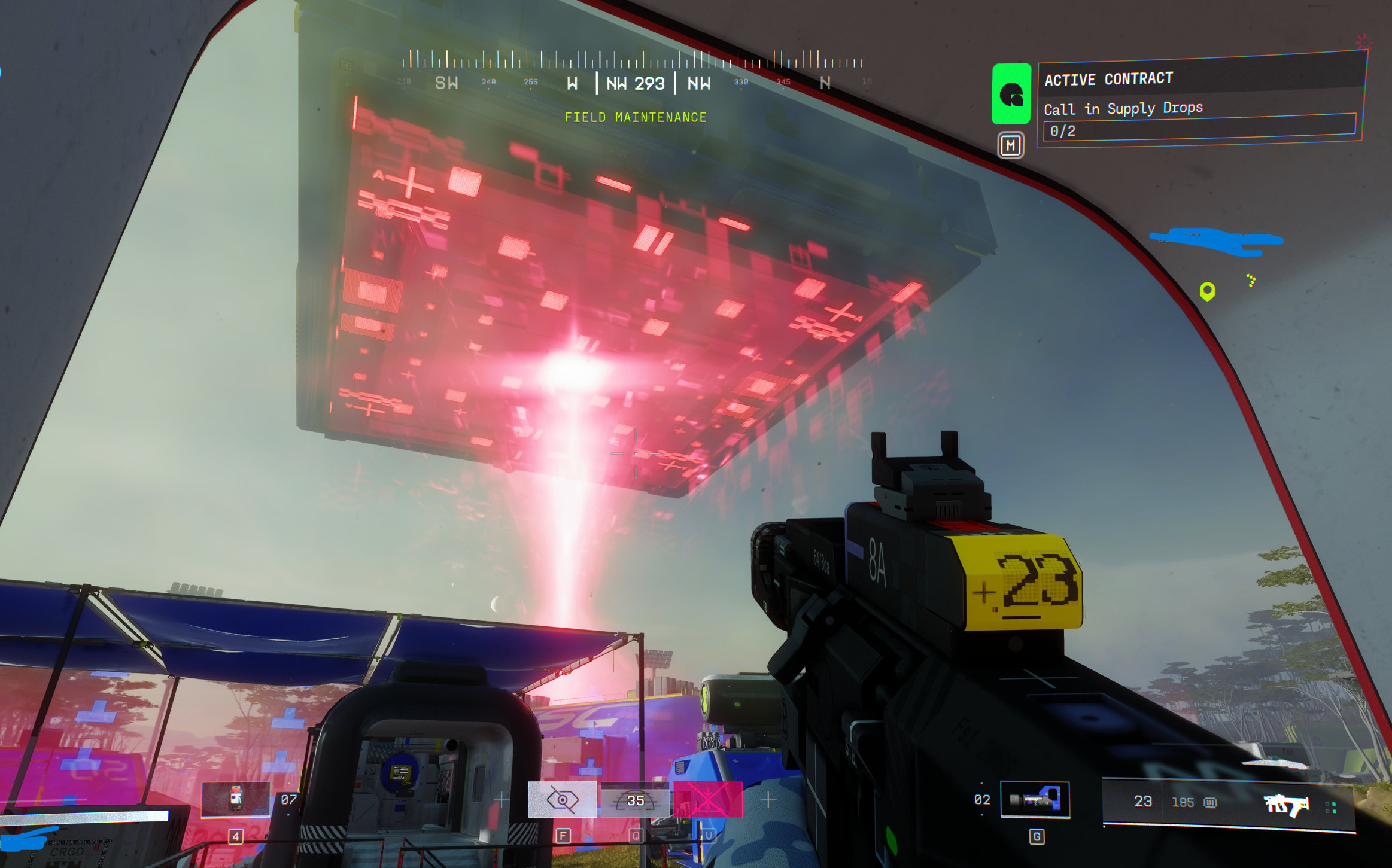The width and height of the screenshot is (1392, 868).
Task: Choose the grenade equipment slot
Action: 1035,800
